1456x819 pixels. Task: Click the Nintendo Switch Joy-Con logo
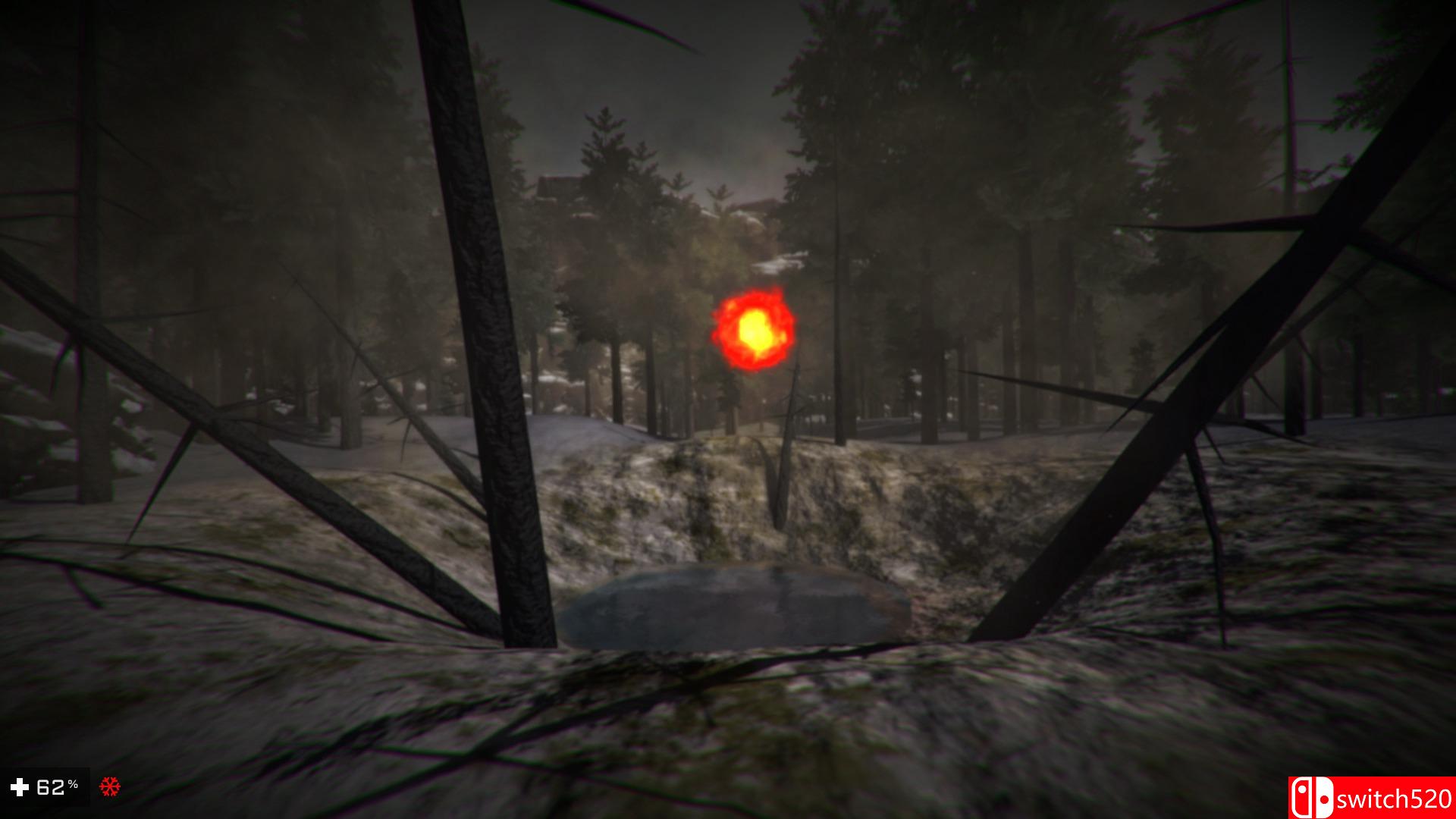pyautogui.click(x=1312, y=798)
